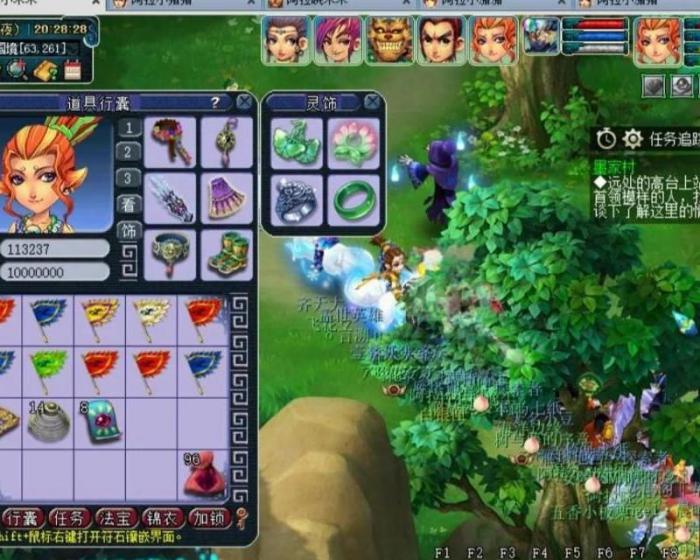Select the beast-faced party member portrait
This screenshot has width=700, height=560.
point(389,40)
